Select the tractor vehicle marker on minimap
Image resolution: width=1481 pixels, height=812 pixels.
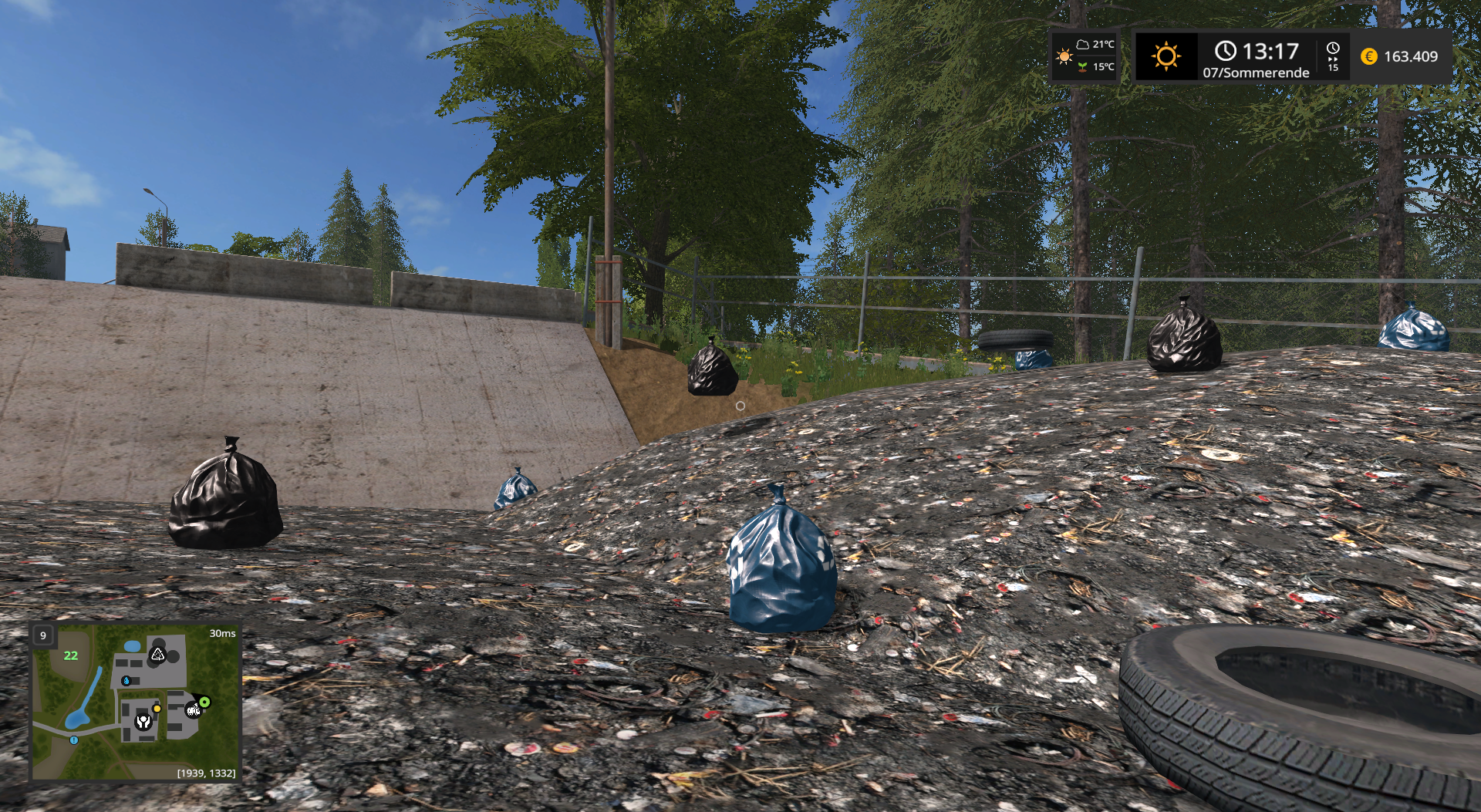tap(193, 709)
